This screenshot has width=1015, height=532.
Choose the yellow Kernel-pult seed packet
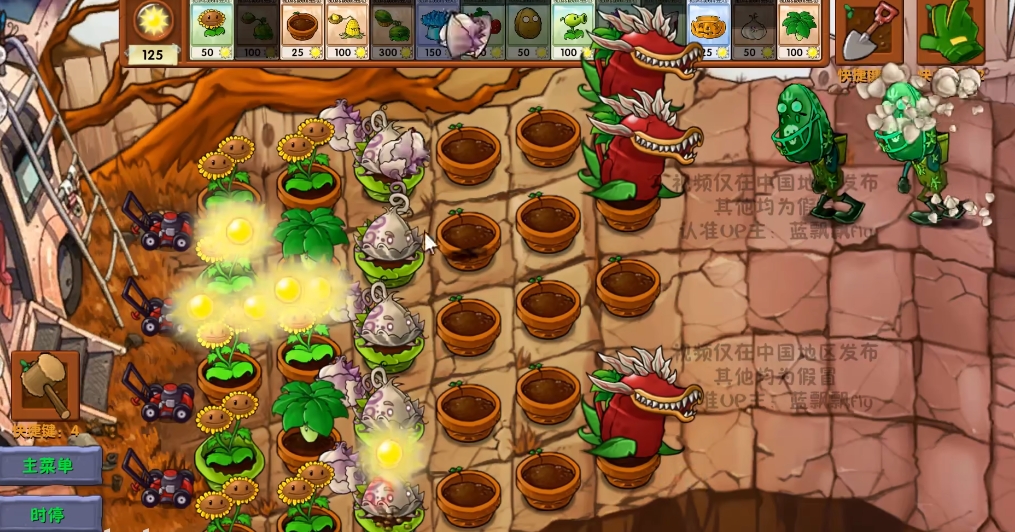346,30
